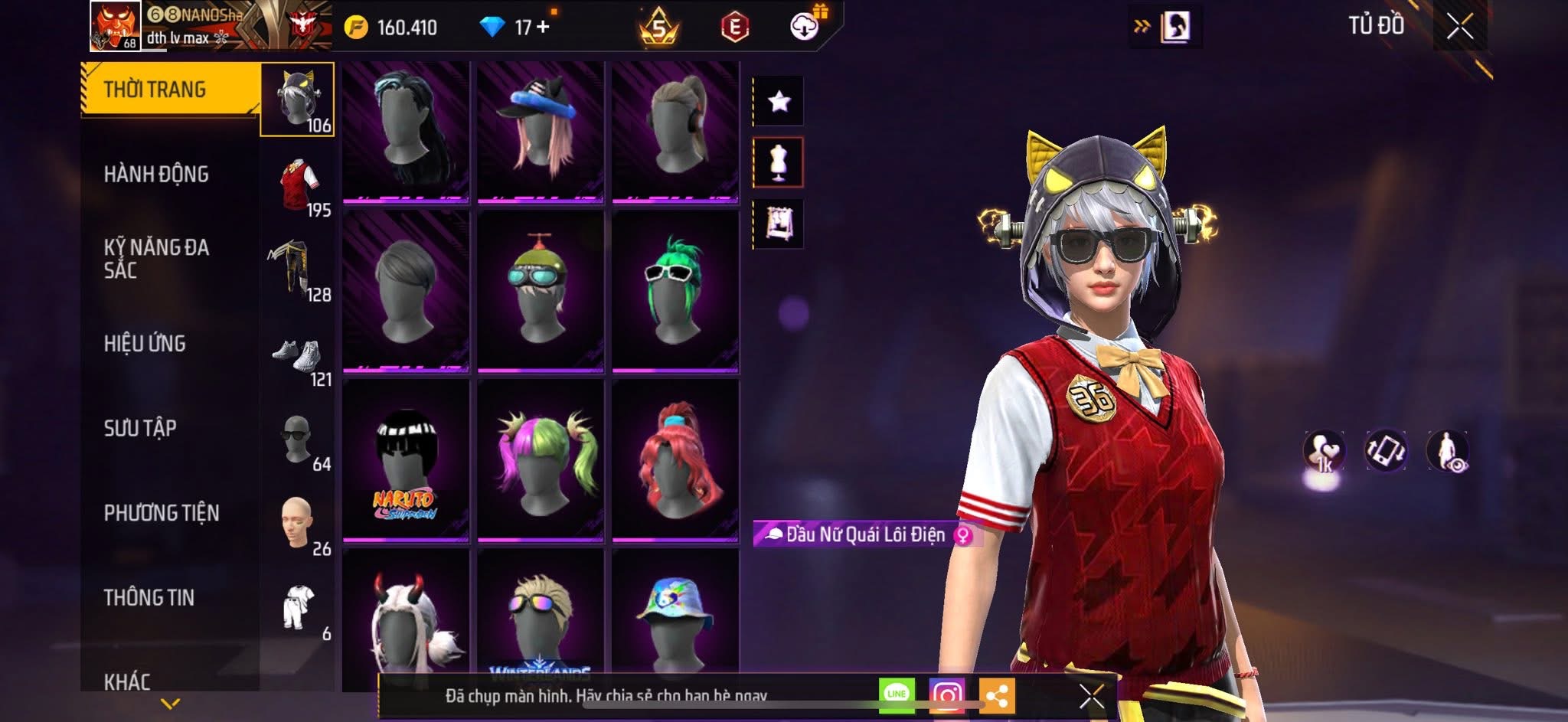Equip the propeller cap with goggles
Screen dimensions: 1568x722
coord(540,291)
